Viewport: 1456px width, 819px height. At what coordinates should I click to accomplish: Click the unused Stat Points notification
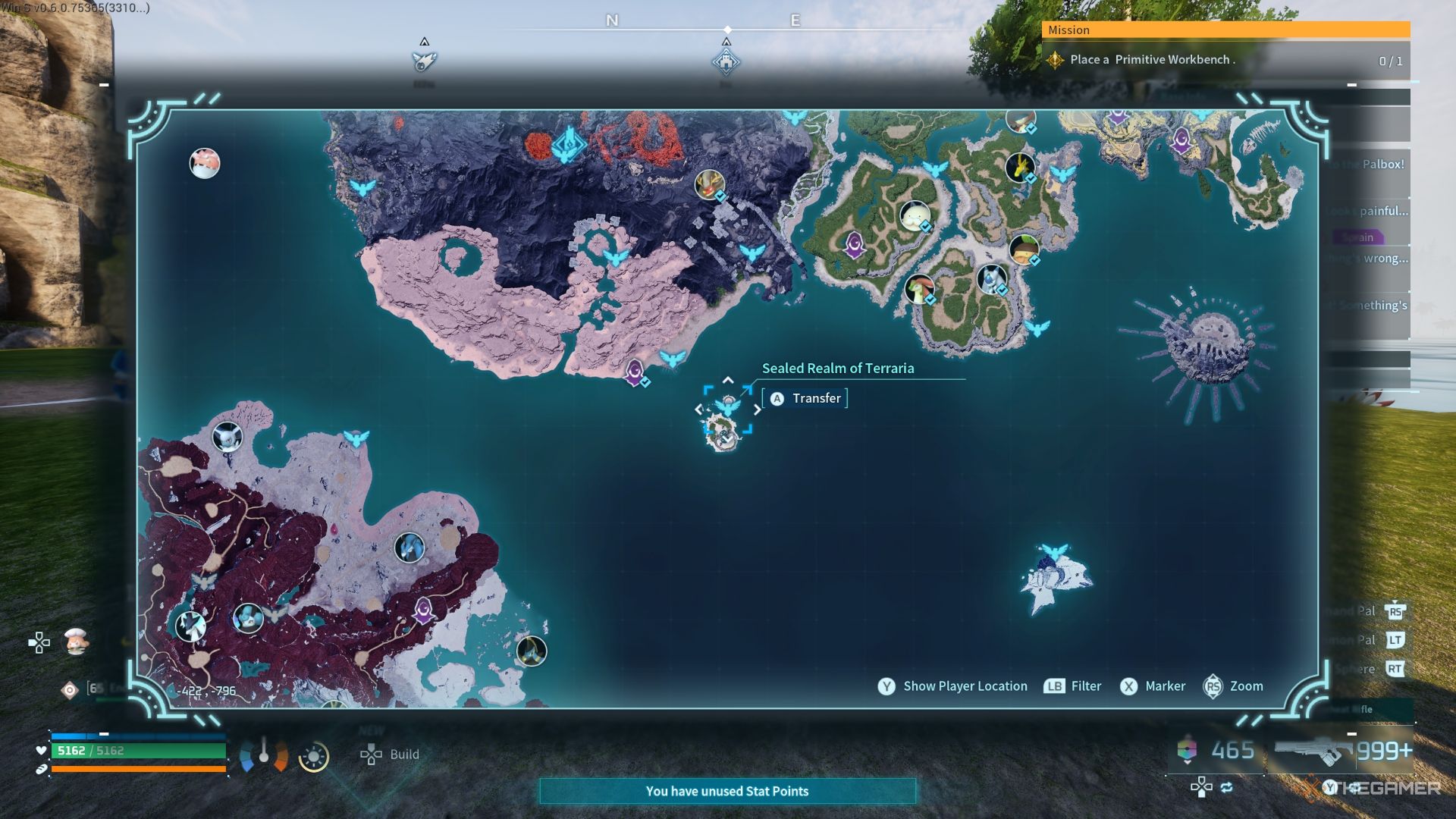[727, 791]
